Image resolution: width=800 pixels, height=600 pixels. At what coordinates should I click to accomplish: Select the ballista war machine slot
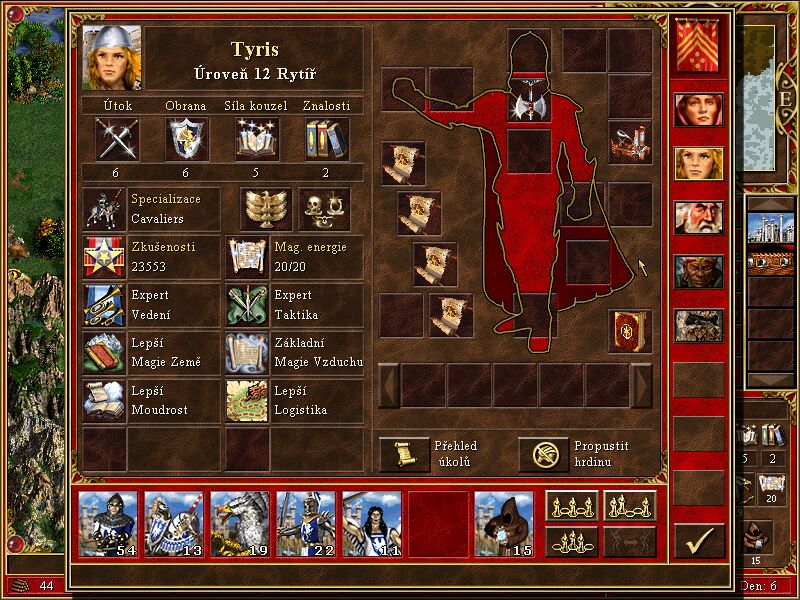(630, 141)
